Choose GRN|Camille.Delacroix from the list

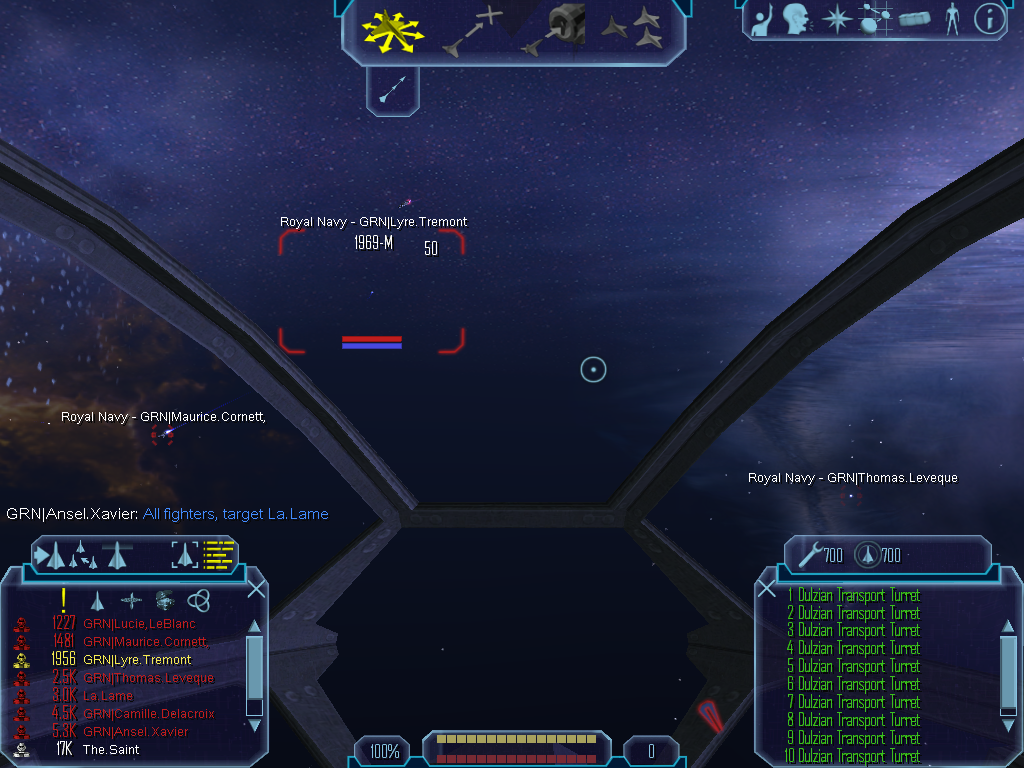pos(149,714)
